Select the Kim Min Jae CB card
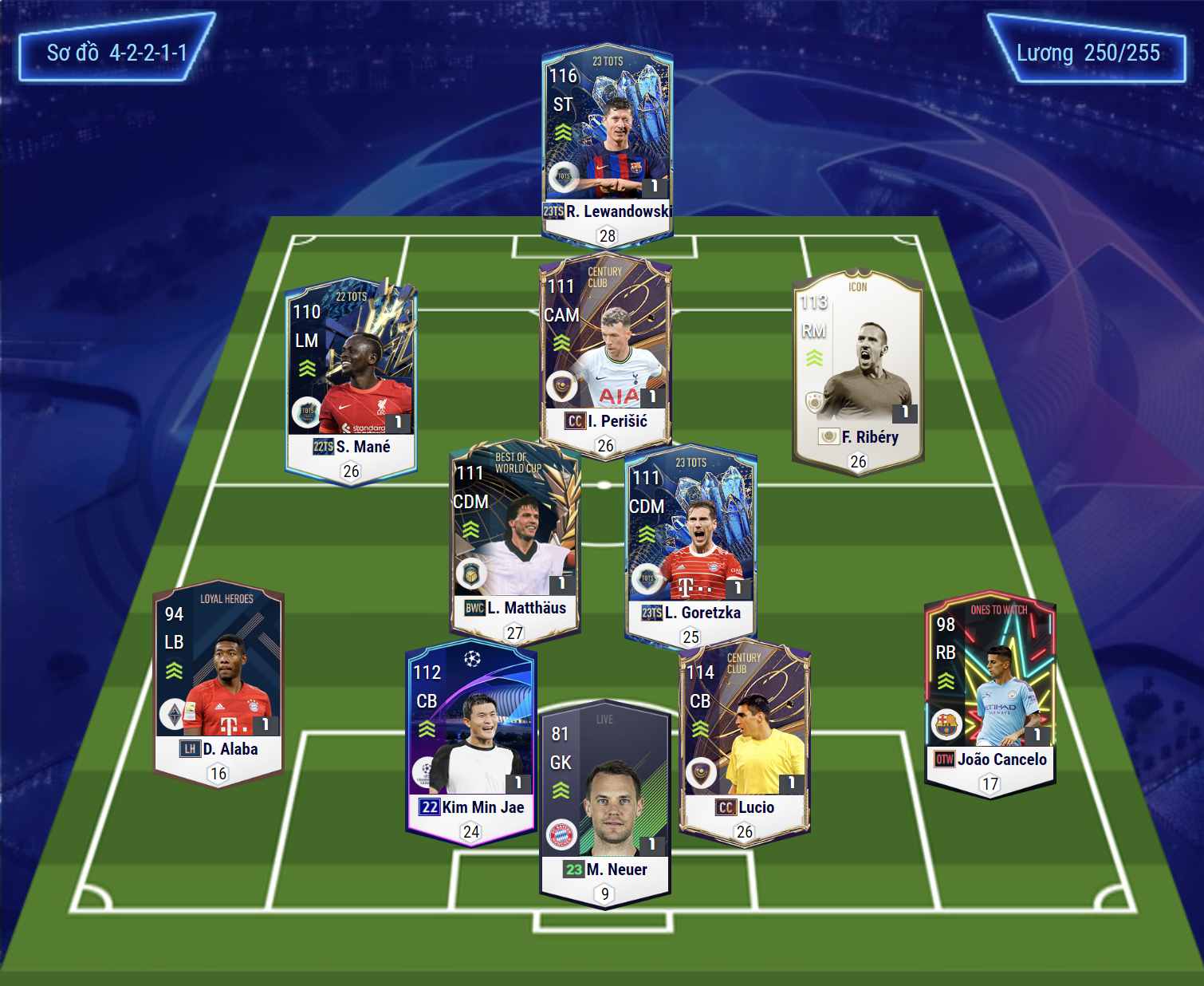 click(x=470, y=739)
